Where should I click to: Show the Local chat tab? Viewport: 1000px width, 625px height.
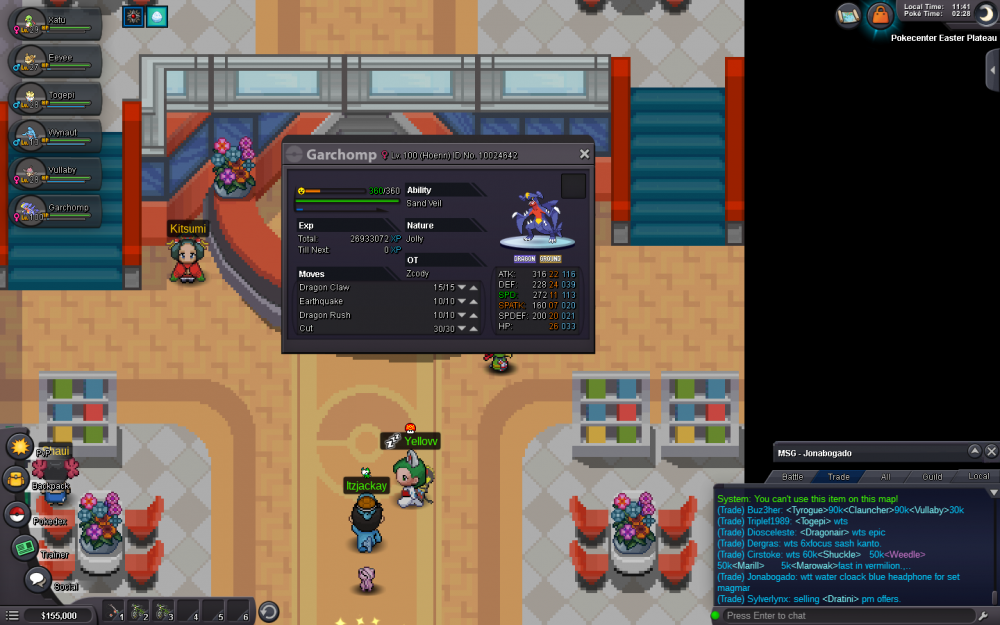978,476
